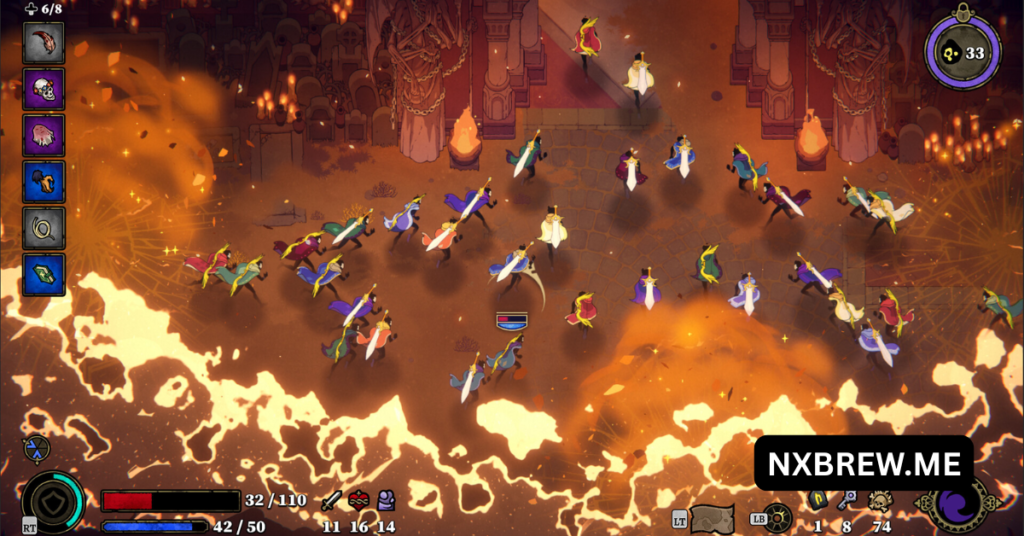Click the purple armor stat icon
The height and width of the screenshot is (536, 1024).
pos(385,501)
